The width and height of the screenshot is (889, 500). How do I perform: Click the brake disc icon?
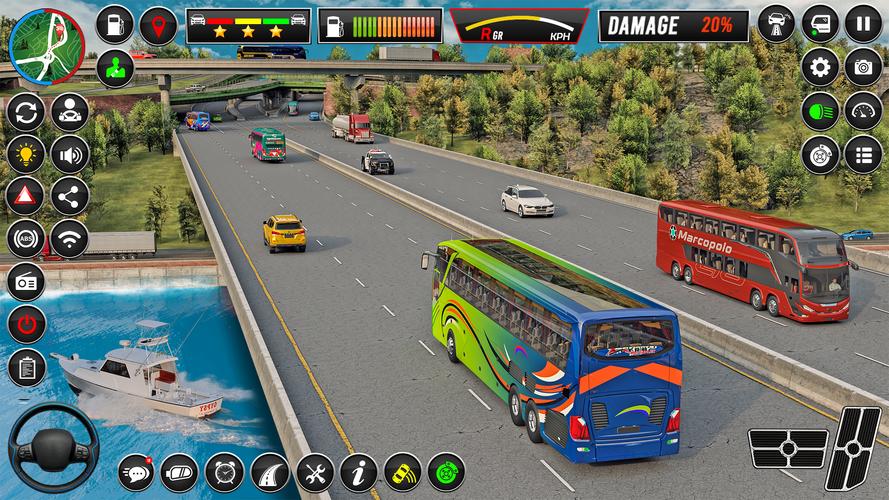click(820, 155)
